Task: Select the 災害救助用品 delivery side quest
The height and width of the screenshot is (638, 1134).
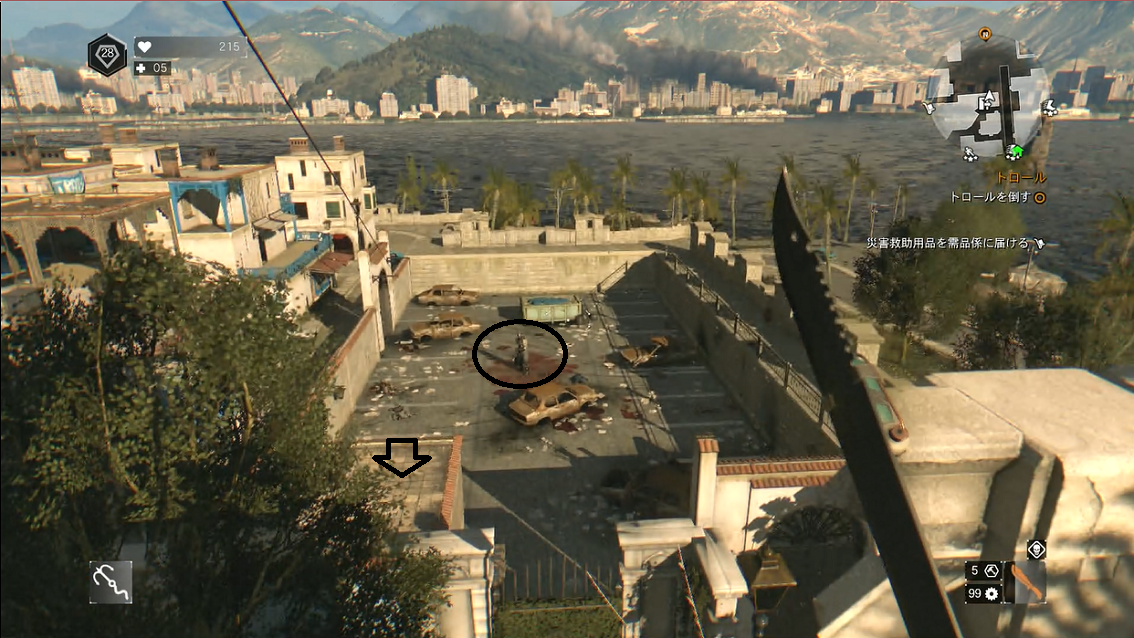Action: [x=950, y=242]
